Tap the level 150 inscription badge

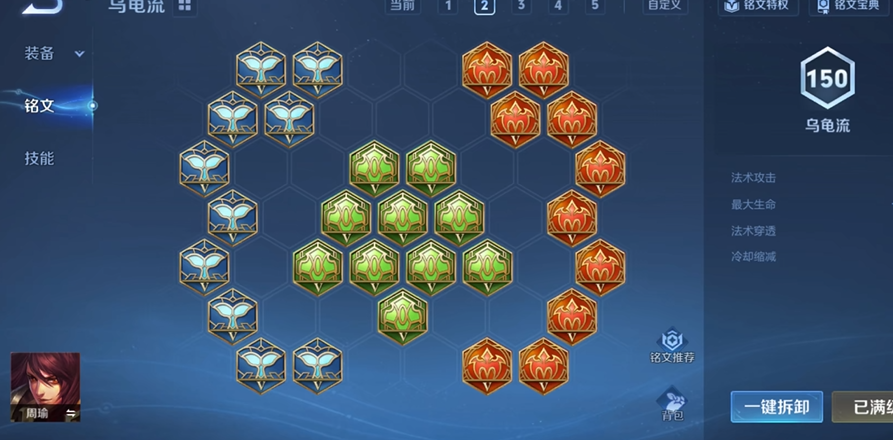pos(827,80)
